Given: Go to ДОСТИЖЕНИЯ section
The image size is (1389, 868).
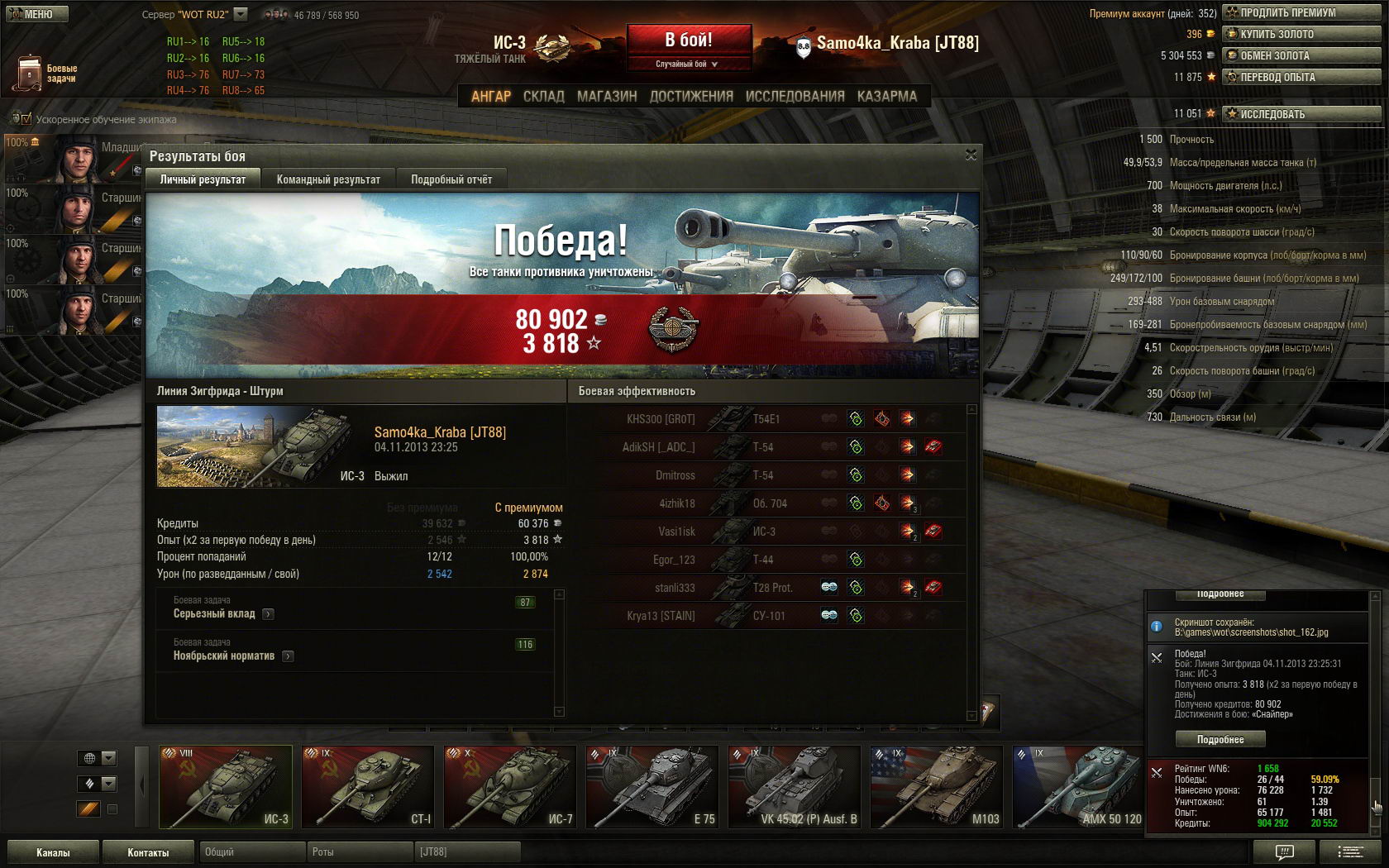Looking at the screenshot, I should coord(691,97).
